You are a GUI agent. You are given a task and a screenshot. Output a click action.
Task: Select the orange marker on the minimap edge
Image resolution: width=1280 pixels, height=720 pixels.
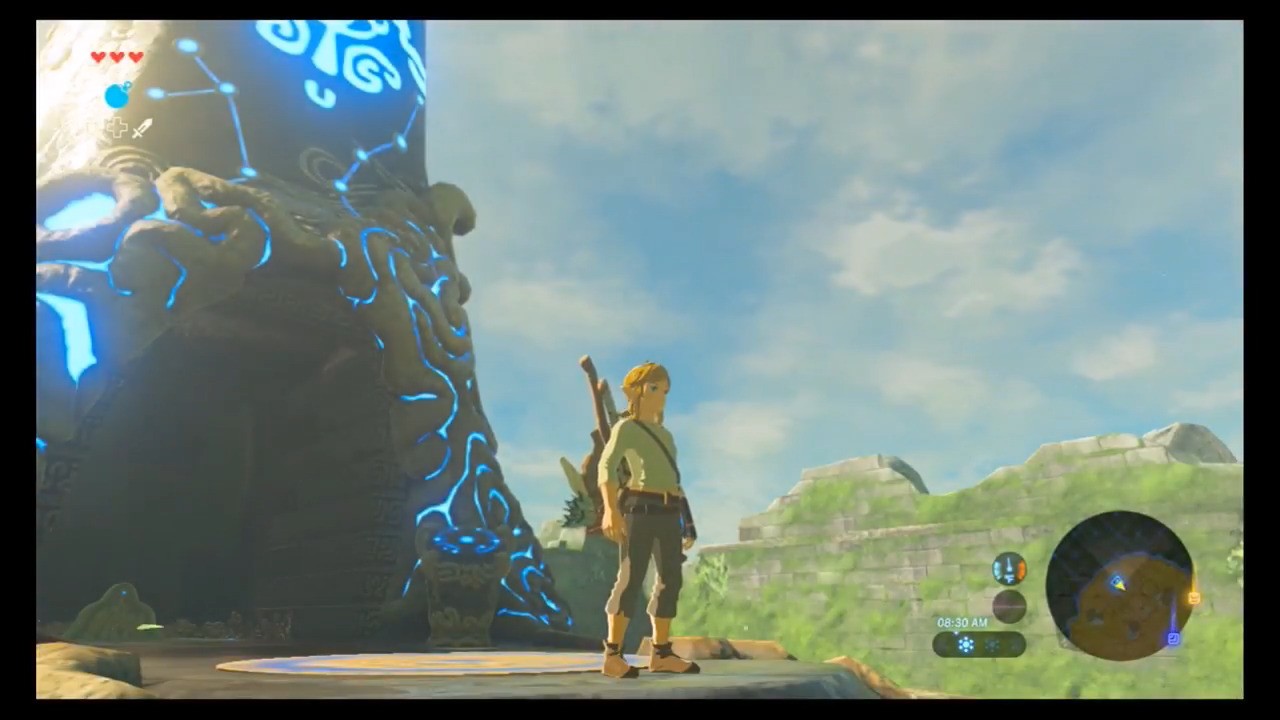pos(1193,598)
